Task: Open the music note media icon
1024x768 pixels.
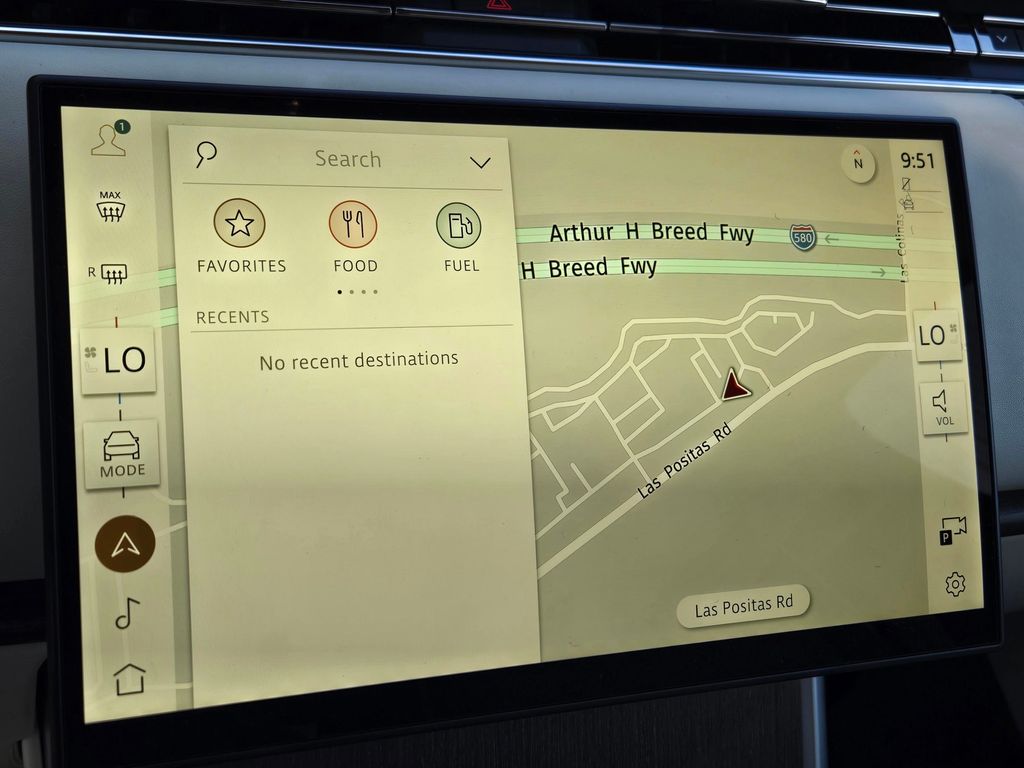Action: (x=127, y=612)
